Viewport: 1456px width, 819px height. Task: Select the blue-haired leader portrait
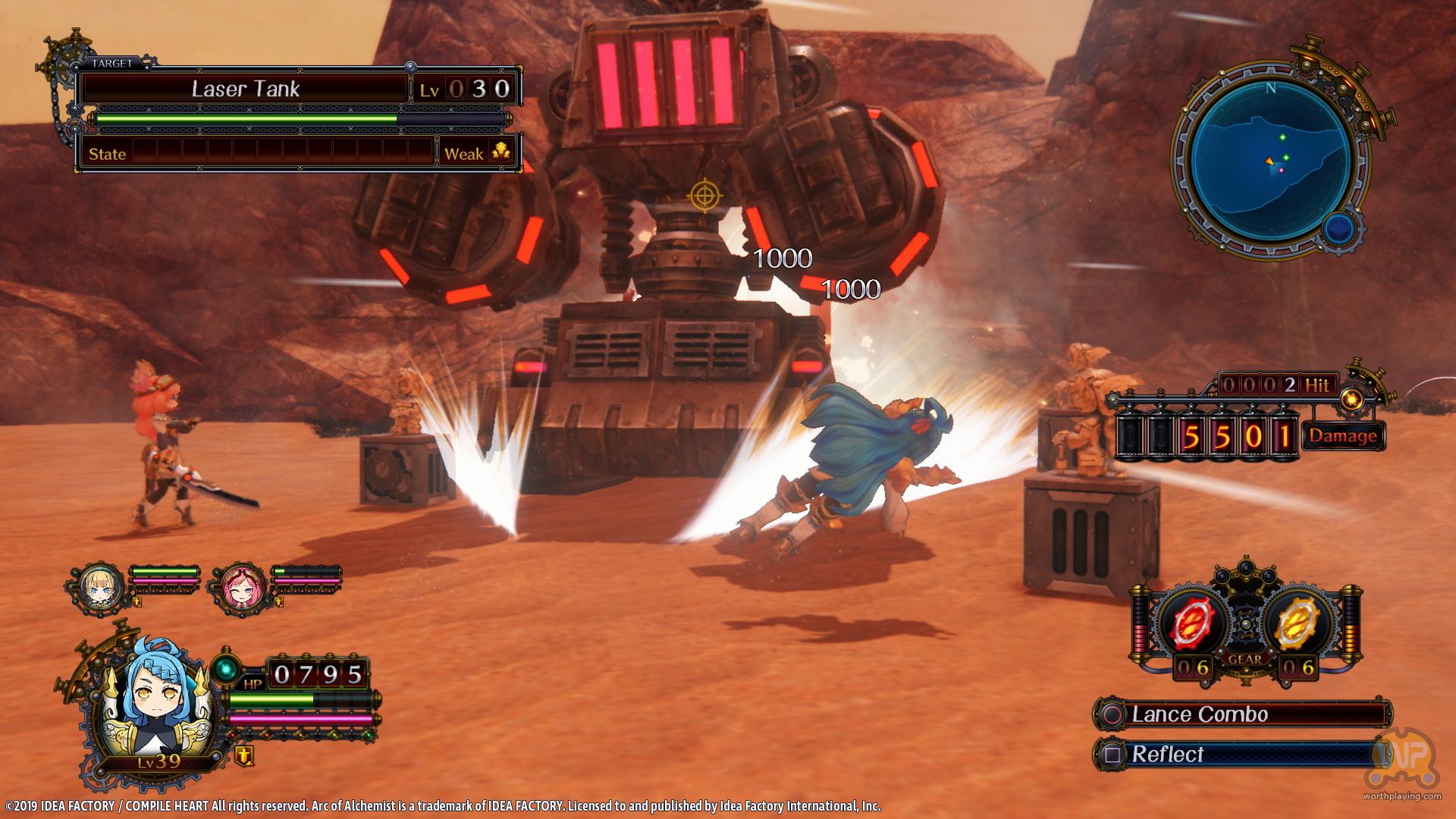[155, 711]
